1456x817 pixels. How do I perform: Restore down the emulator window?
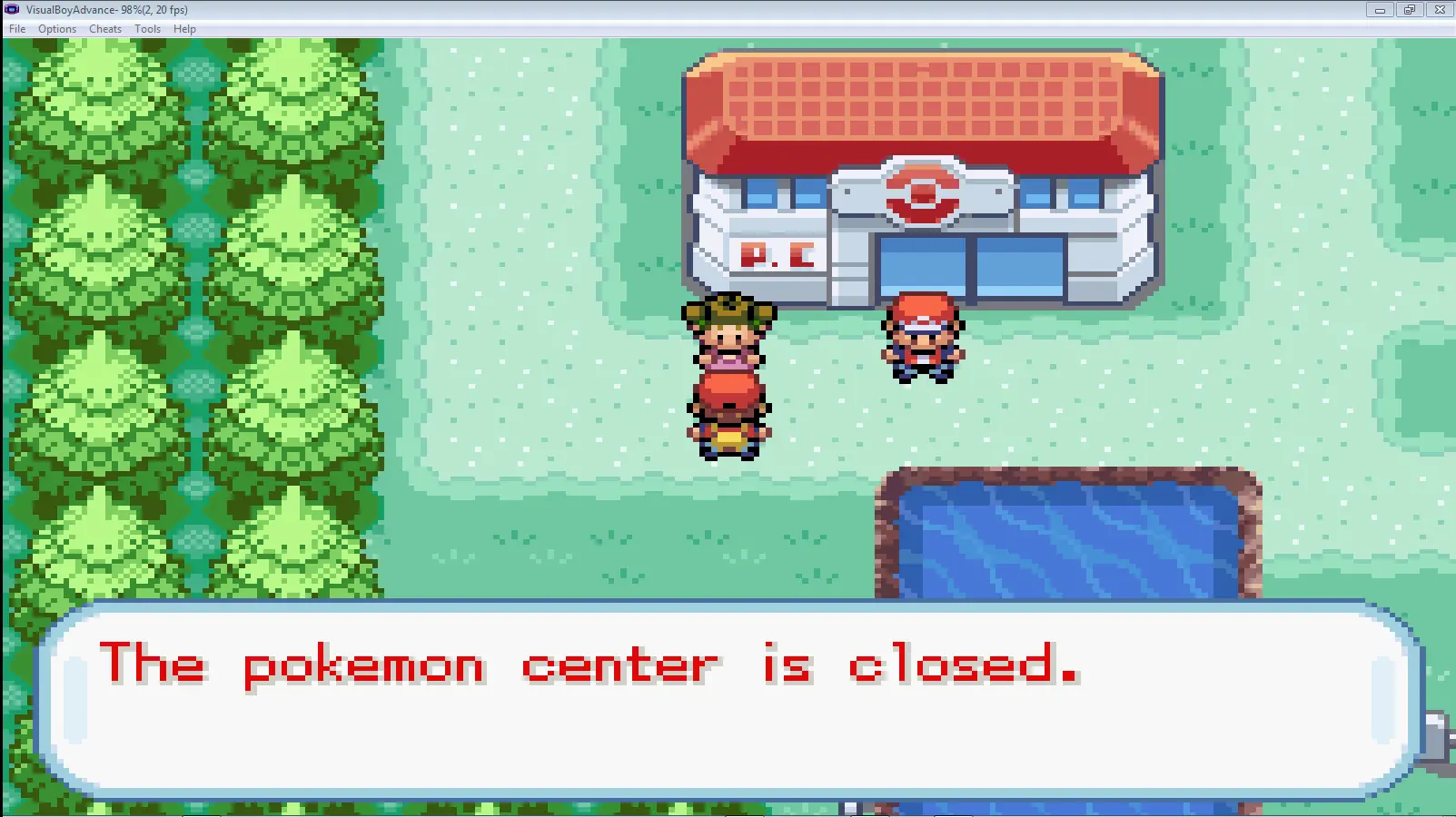(x=1410, y=10)
